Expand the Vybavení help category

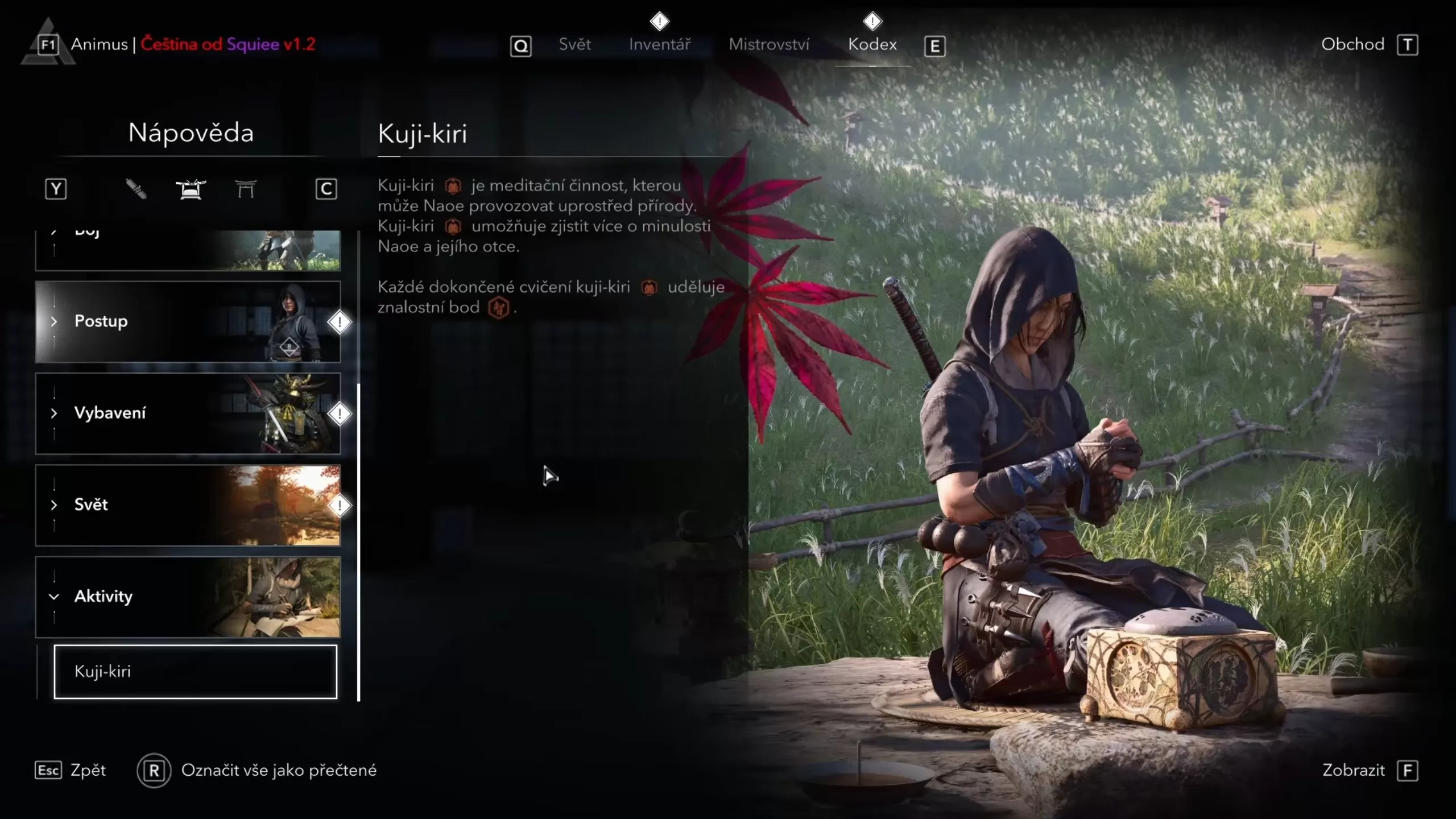188,413
